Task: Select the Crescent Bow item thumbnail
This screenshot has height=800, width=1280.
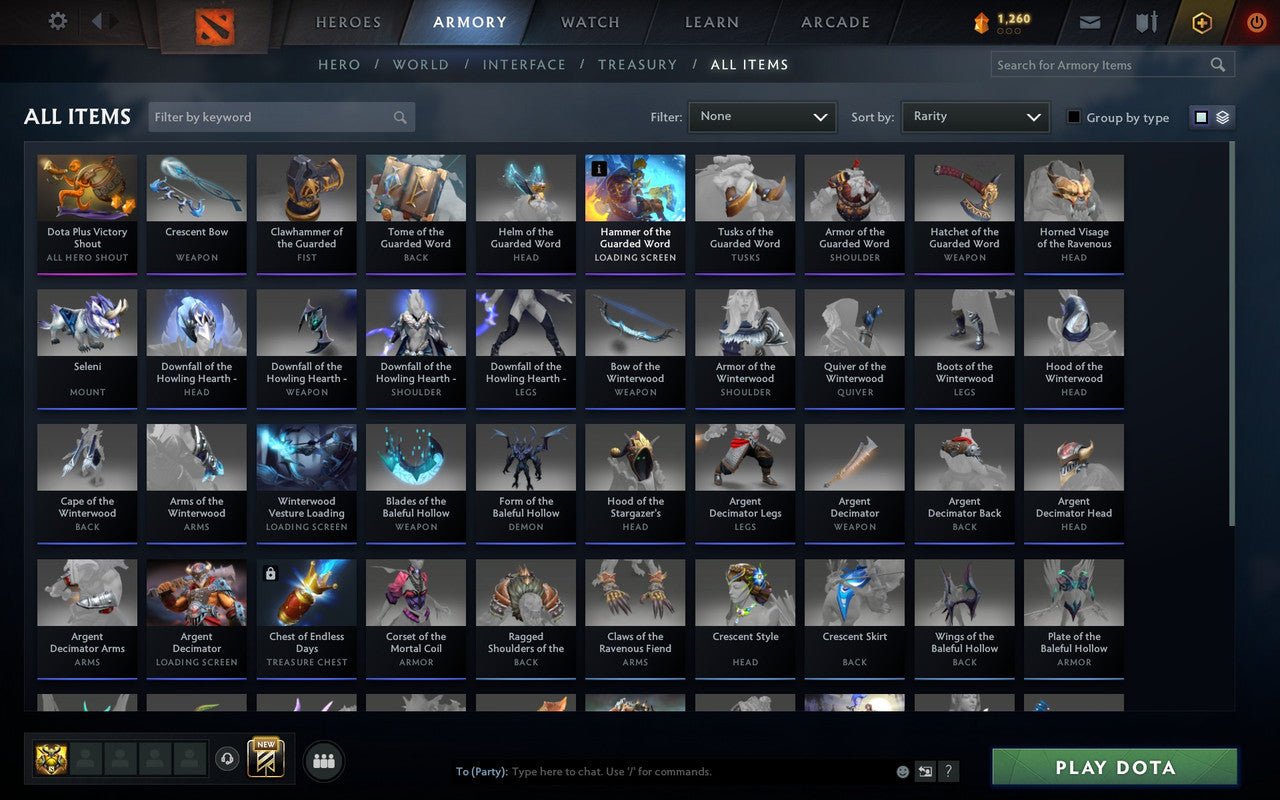Action: click(x=196, y=187)
